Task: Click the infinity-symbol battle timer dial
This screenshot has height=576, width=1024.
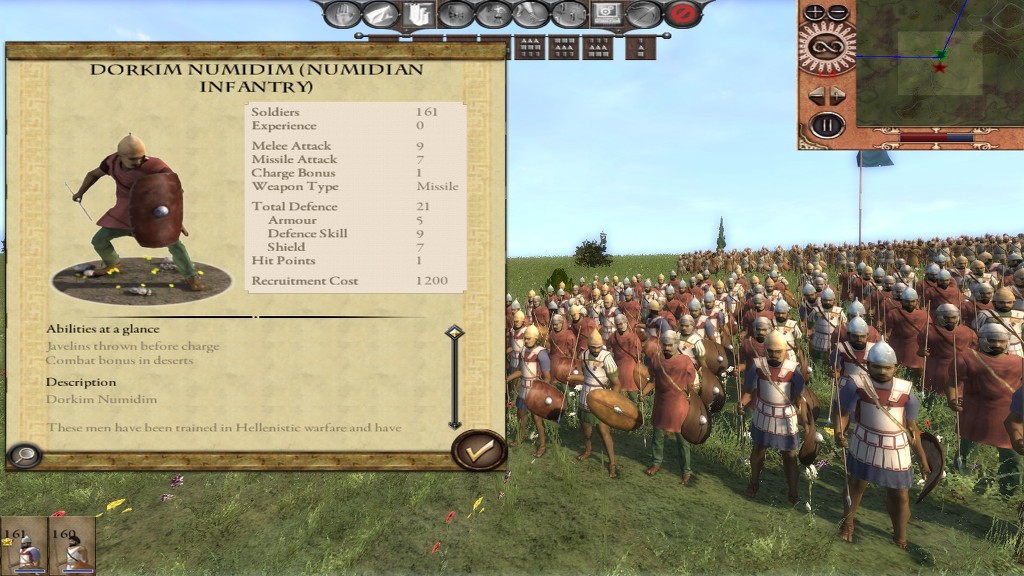Action: point(827,46)
